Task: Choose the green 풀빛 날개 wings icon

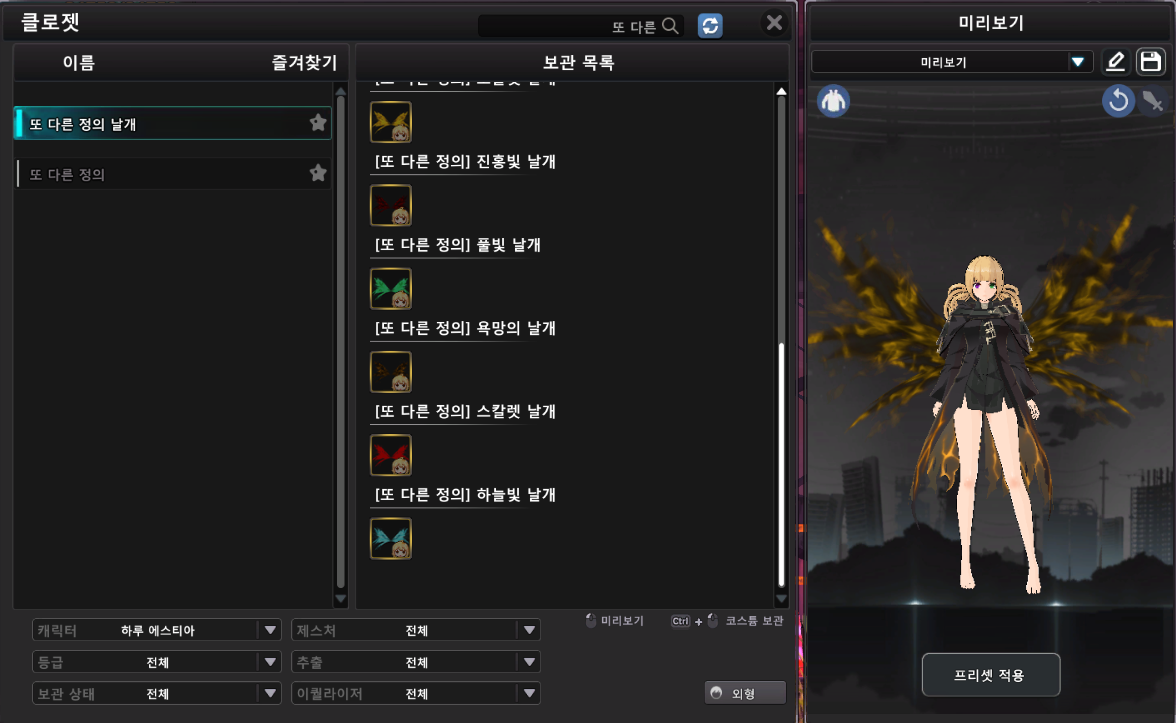Action: [391, 289]
